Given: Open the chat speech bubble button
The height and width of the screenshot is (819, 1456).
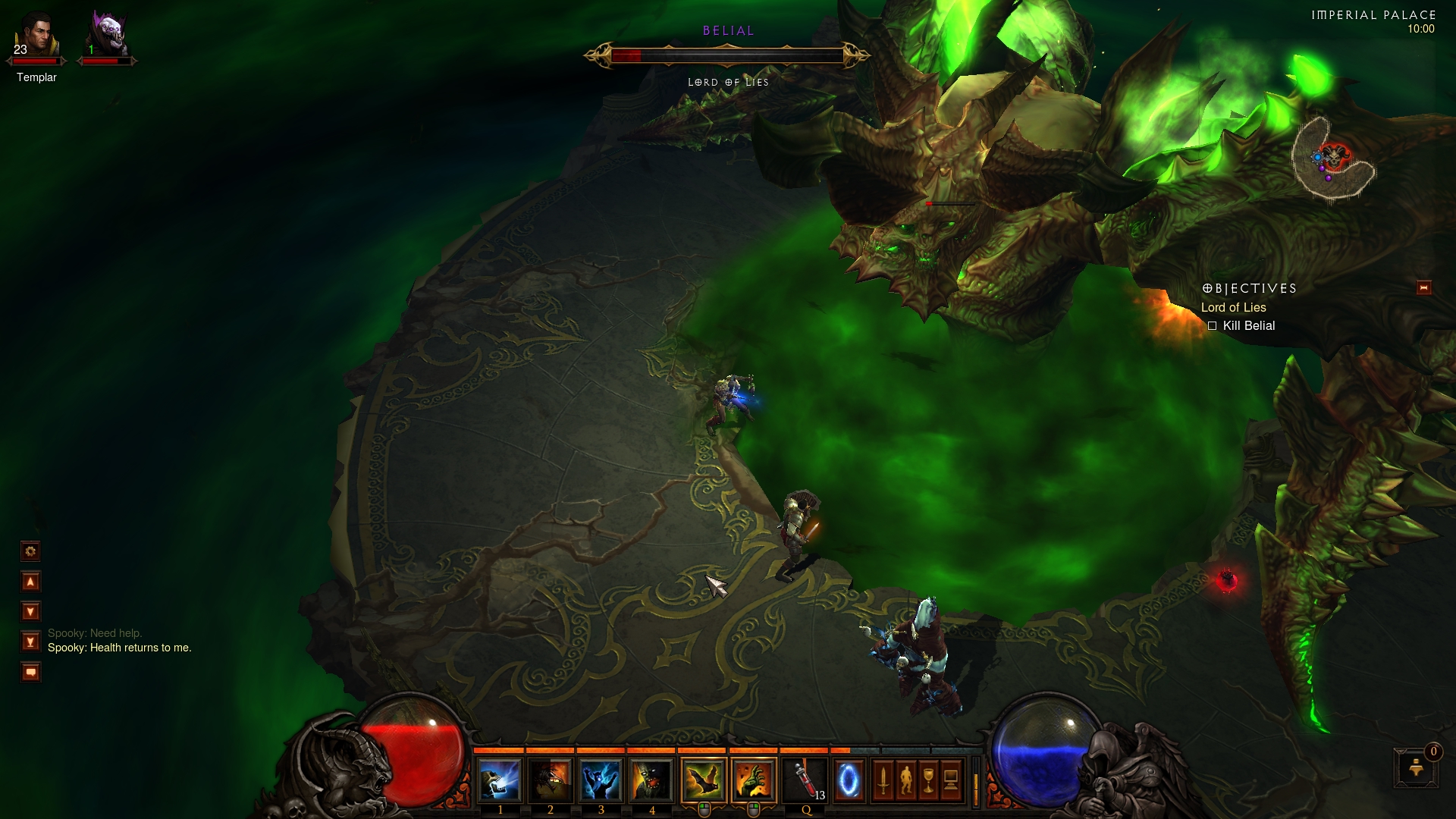Looking at the screenshot, I should pos(30,672).
